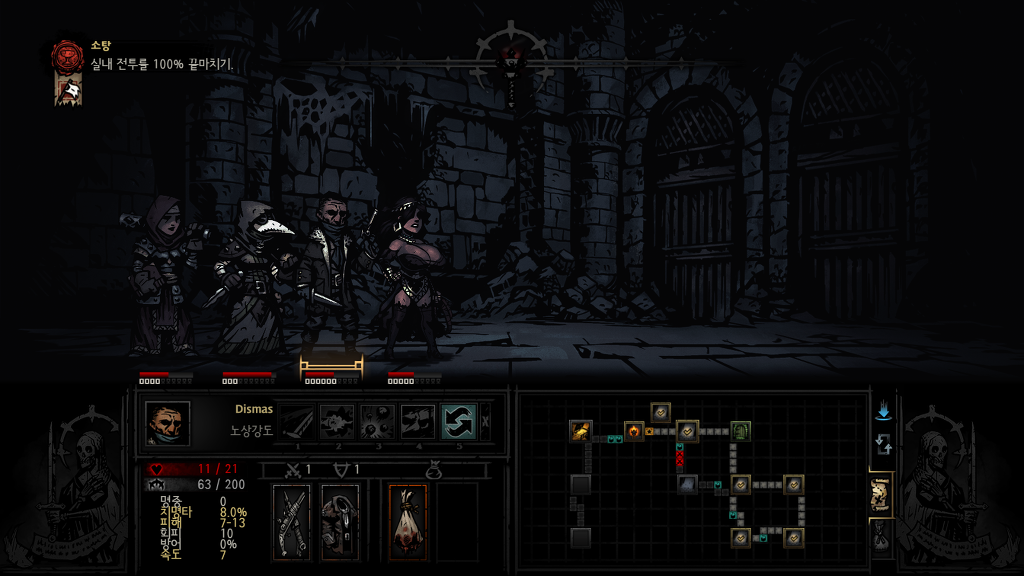Click the blue downward arrow icon beside the map
The image size is (1024, 576).
[882, 412]
